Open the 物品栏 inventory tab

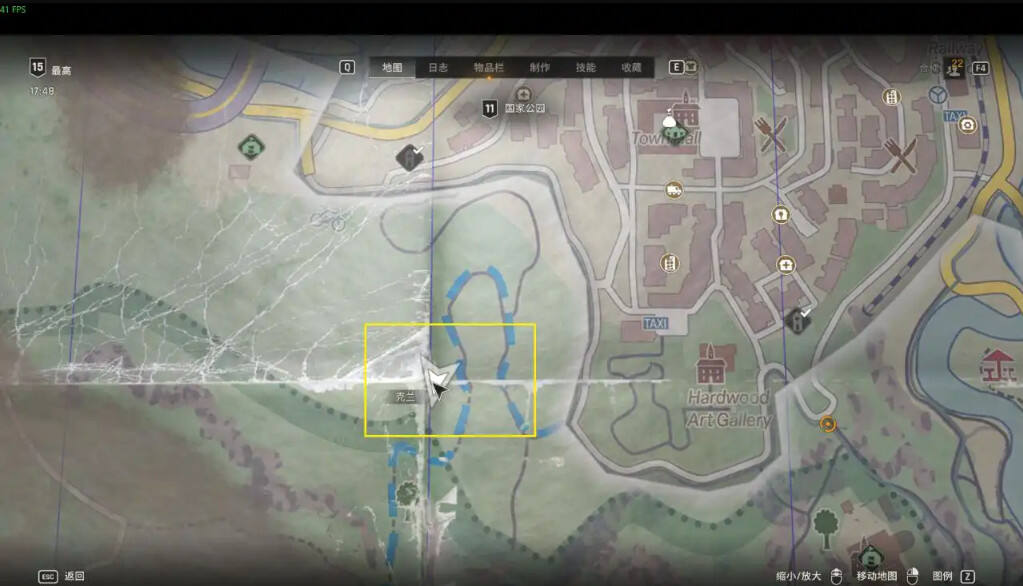(488, 68)
